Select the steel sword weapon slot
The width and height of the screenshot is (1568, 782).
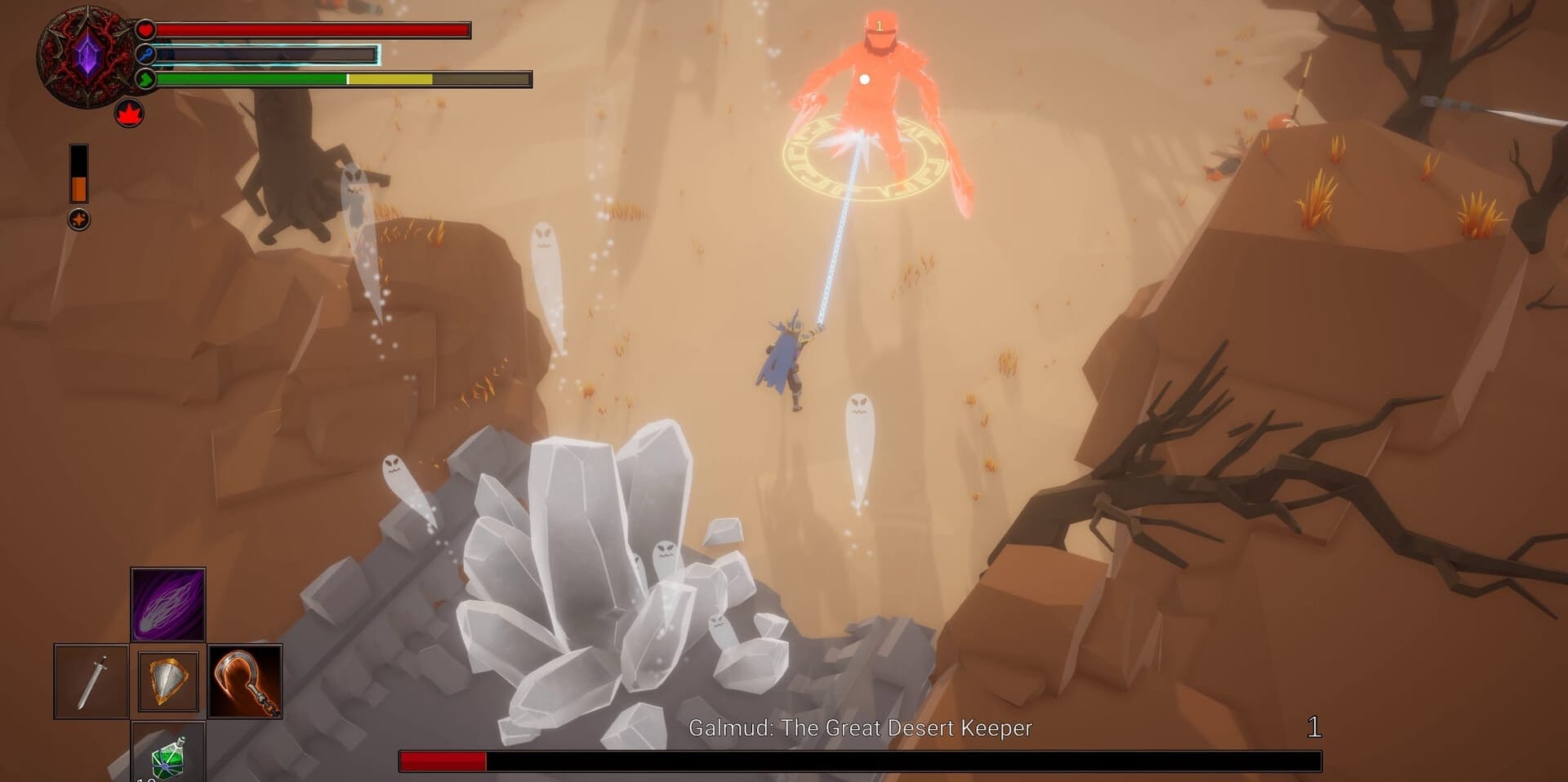(91, 682)
